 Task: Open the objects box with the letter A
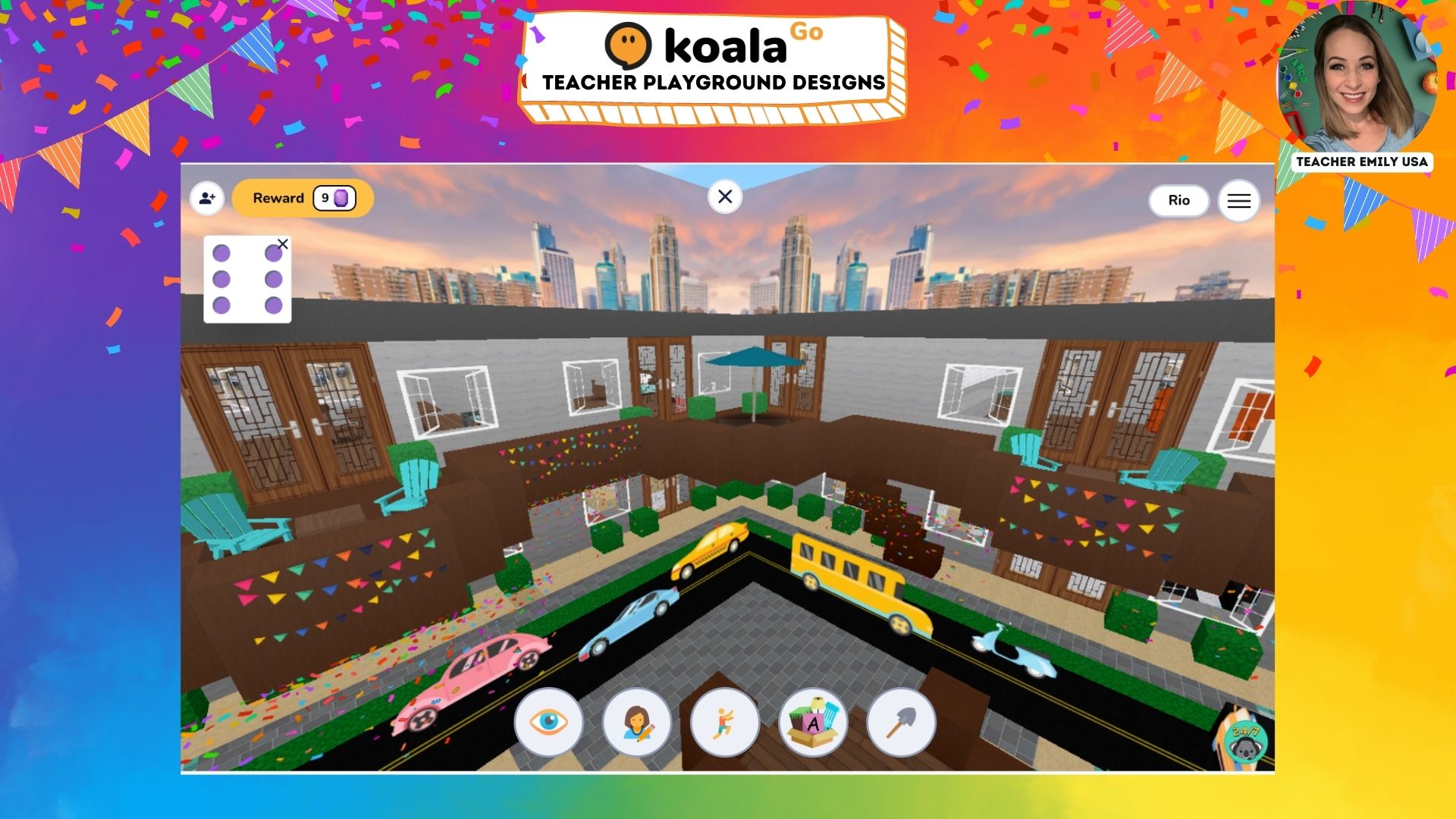812,723
